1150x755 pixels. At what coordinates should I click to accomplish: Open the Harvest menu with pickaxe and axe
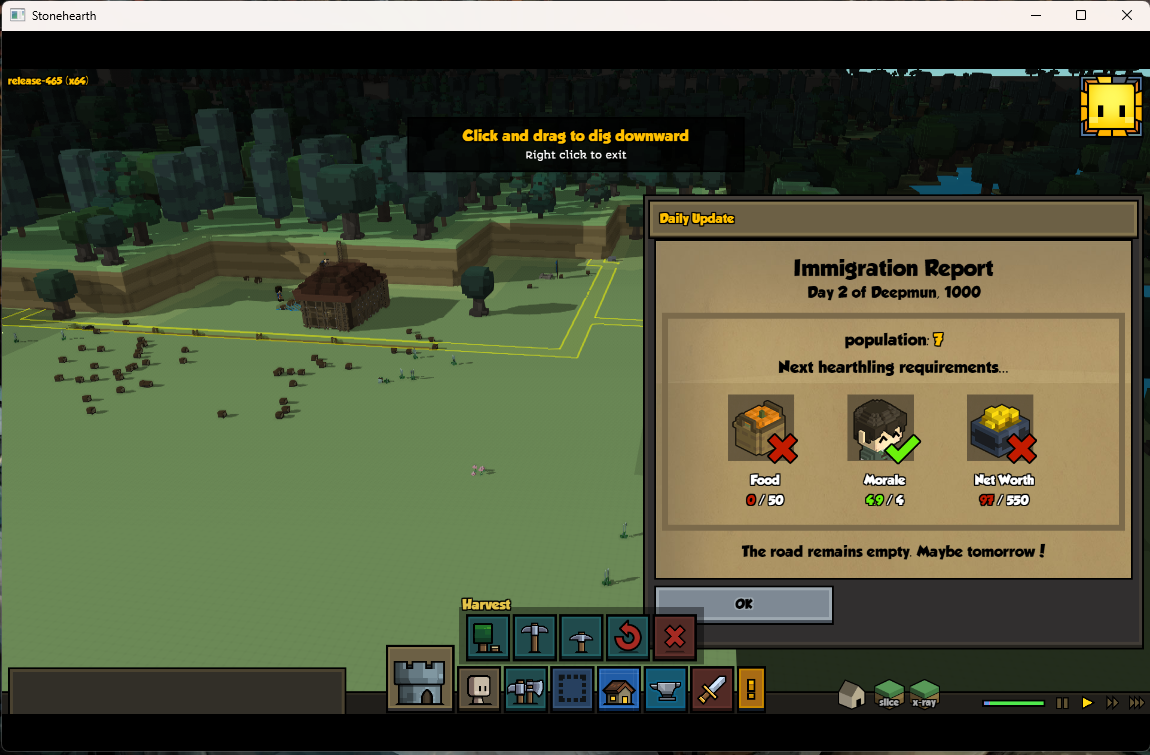click(526, 689)
